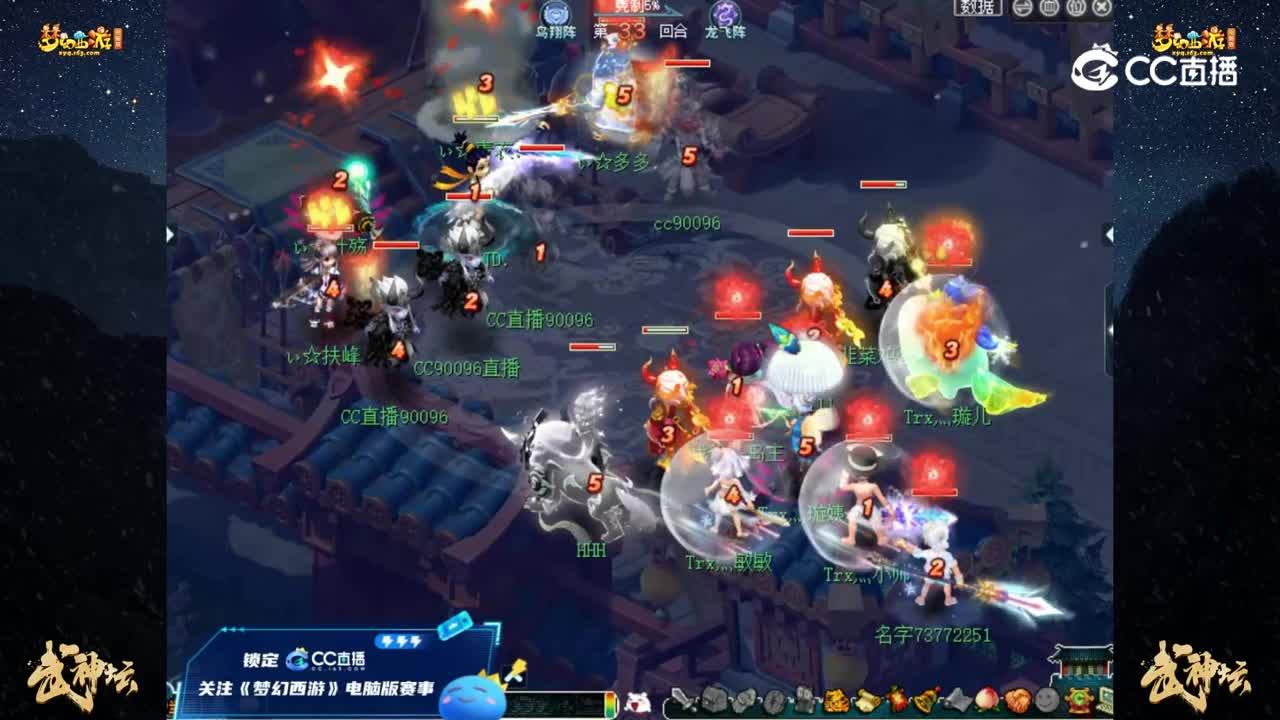Screen dimensions: 1280x720
Task: Expand the left edge panel arrow
Action: pyautogui.click(x=168, y=235)
